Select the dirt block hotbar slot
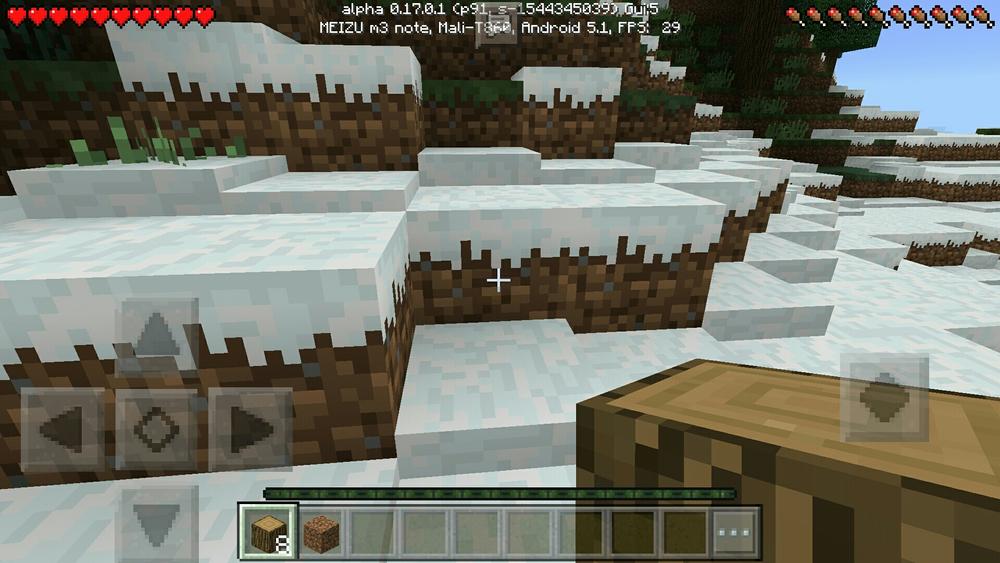This screenshot has height=563, width=1000. 322,530
